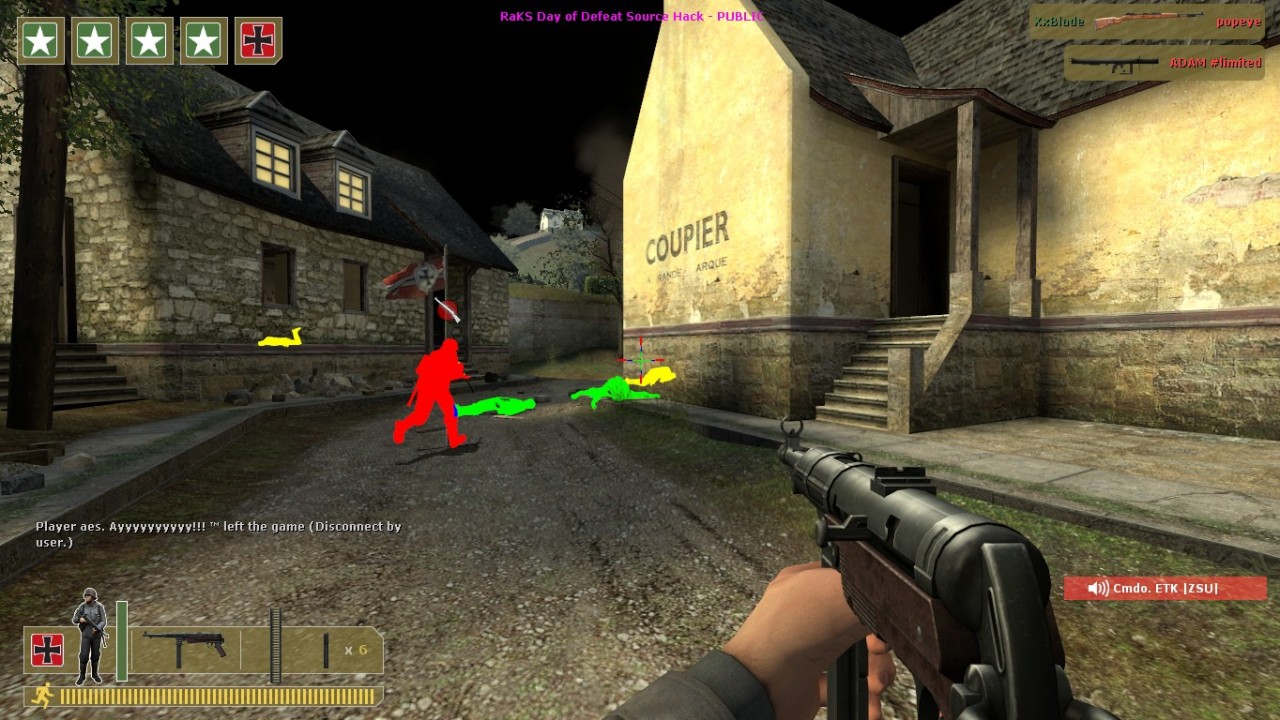1280x720 pixels.
Task: Click the RaKS Day of Defeat Source Hack title
Action: tap(631, 16)
